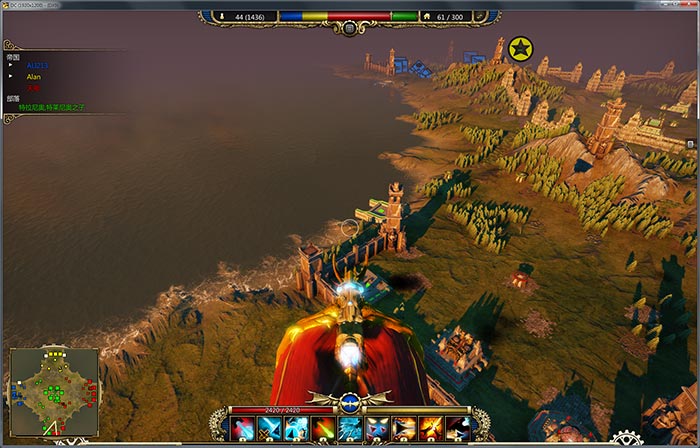This screenshot has width=700, height=448.
Task: Select player Alan in the empire list
Action: click(x=34, y=76)
